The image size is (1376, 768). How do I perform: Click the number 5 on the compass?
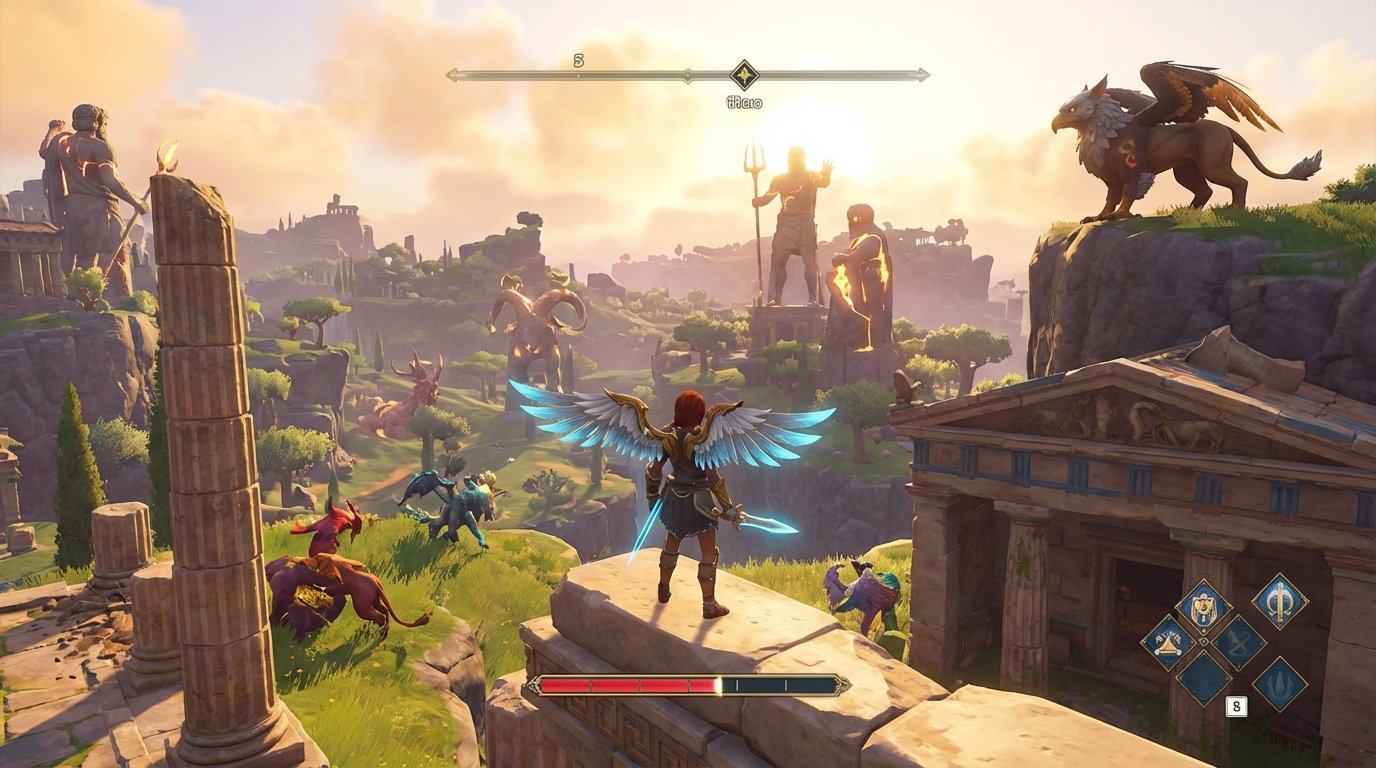pyautogui.click(x=577, y=60)
